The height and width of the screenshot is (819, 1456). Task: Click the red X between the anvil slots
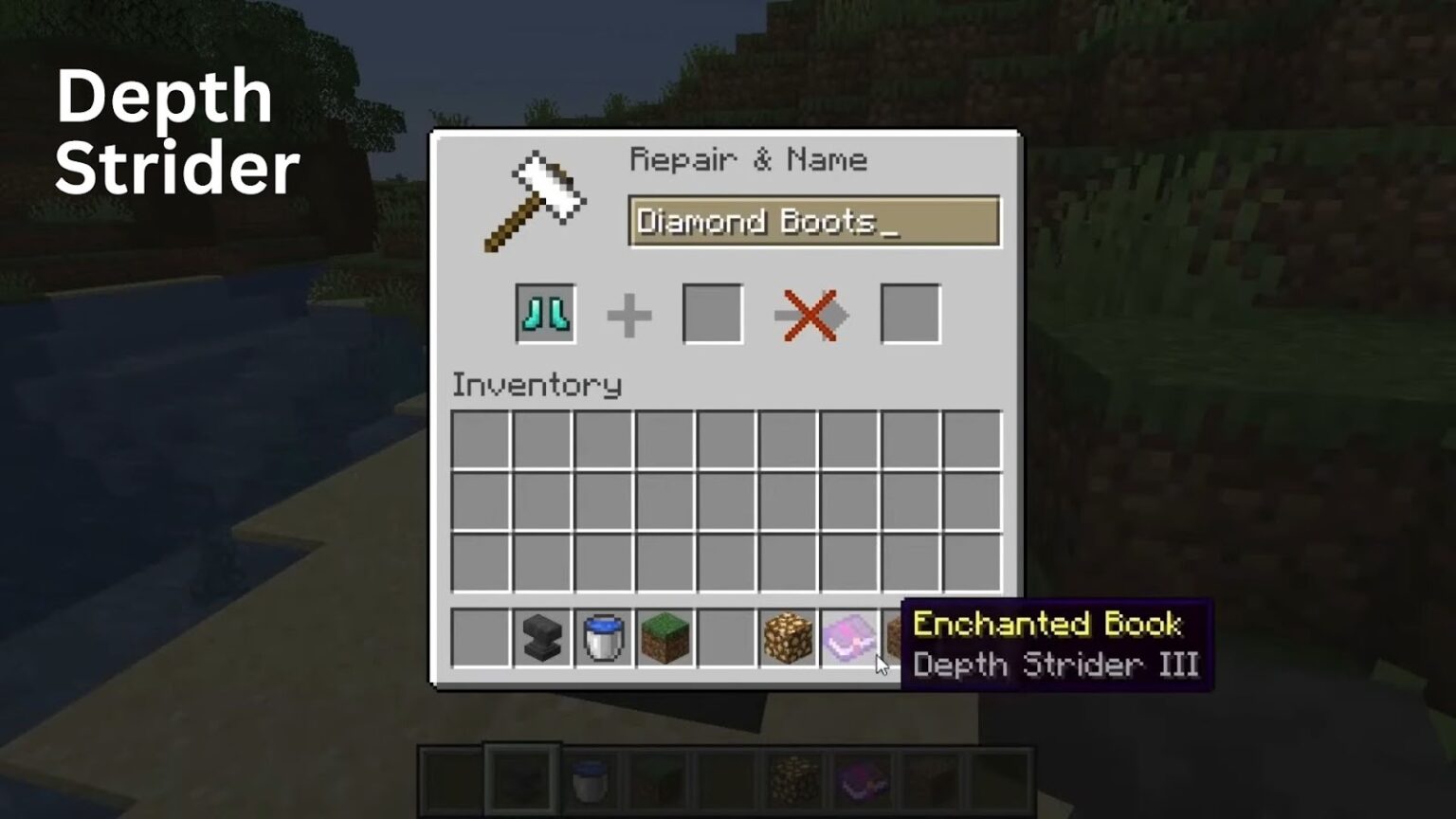coord(810,316)
